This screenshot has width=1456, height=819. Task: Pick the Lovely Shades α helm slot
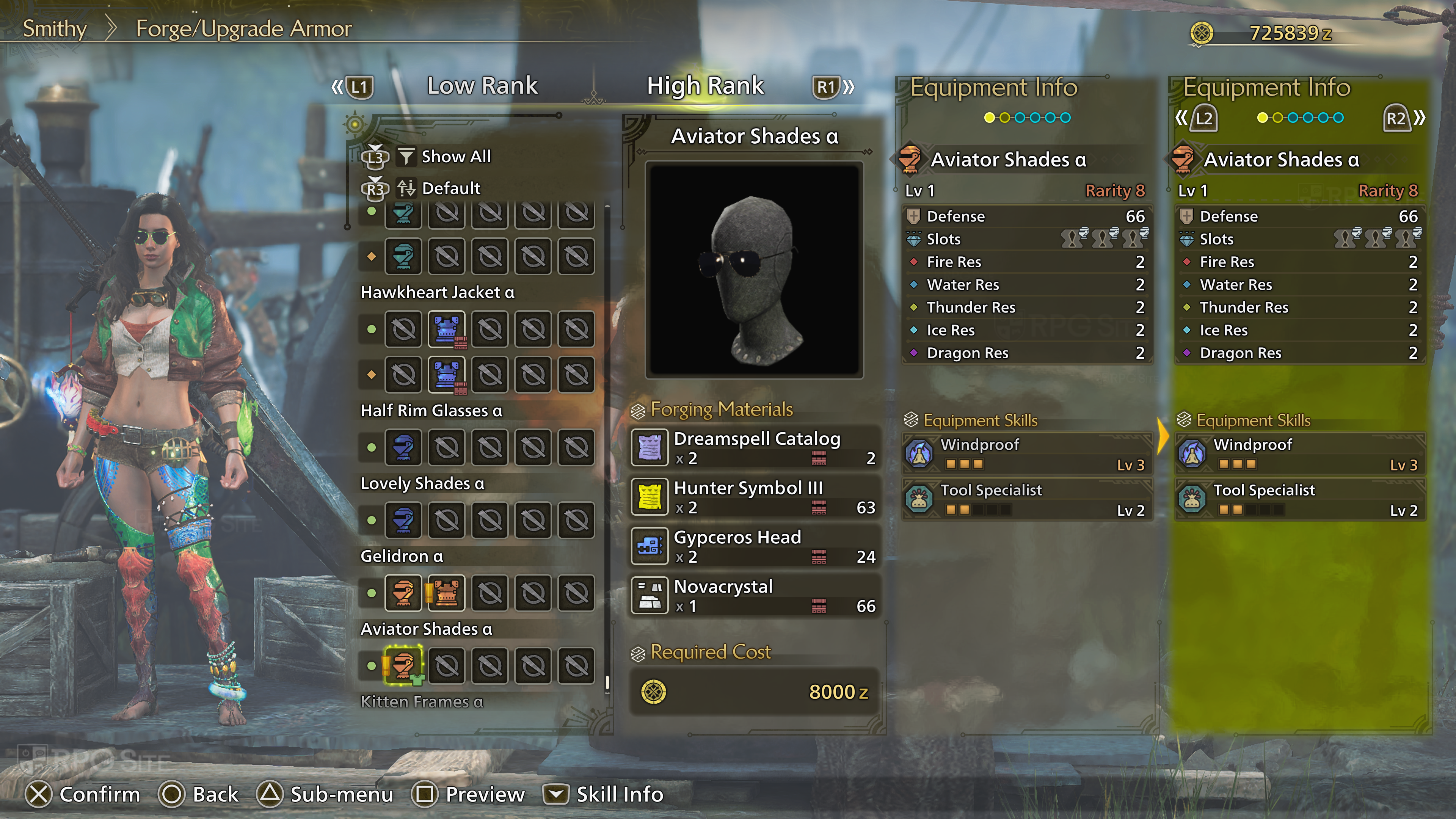(x=403, y=520)
